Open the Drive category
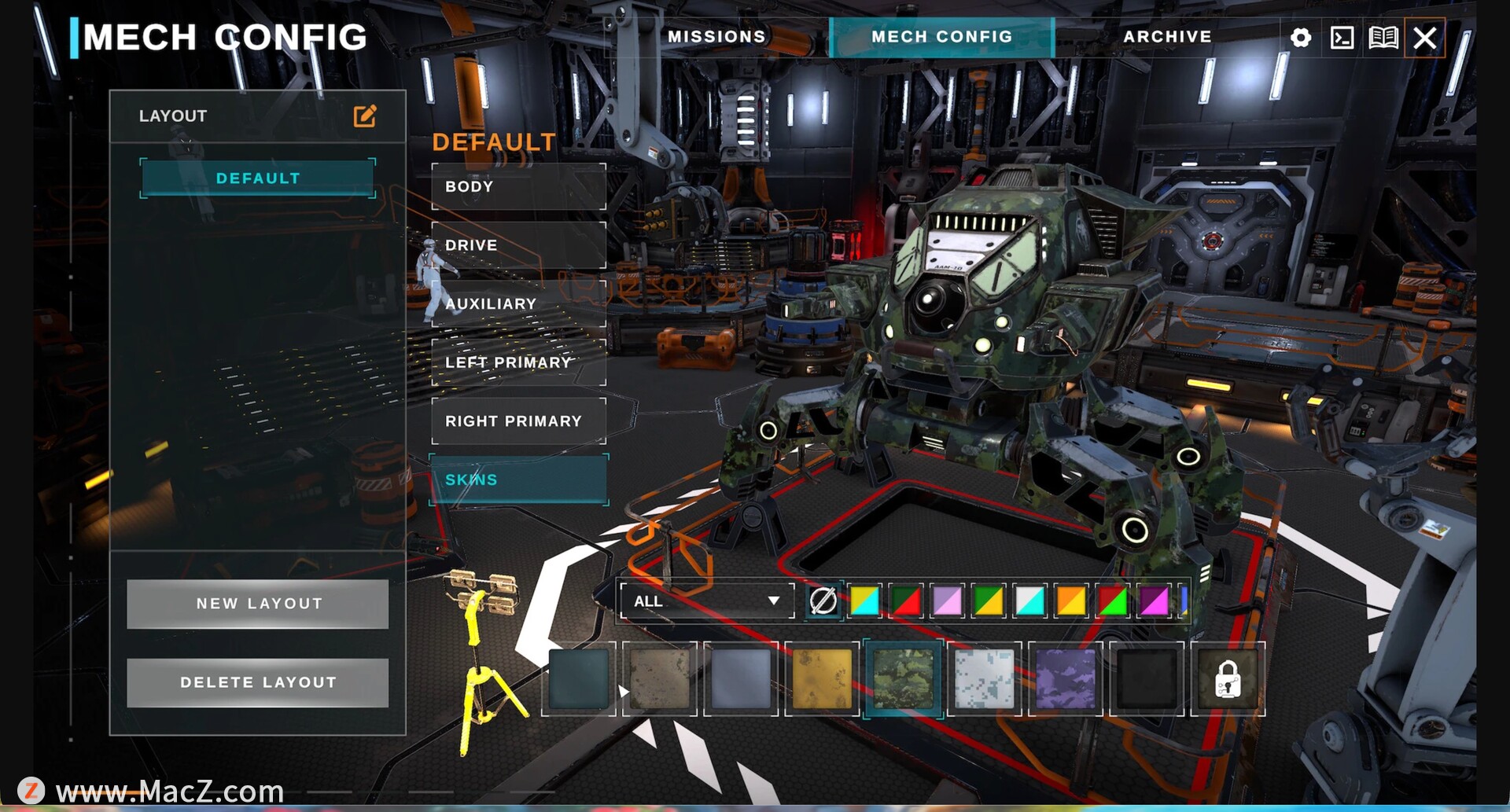 (519, 245)
